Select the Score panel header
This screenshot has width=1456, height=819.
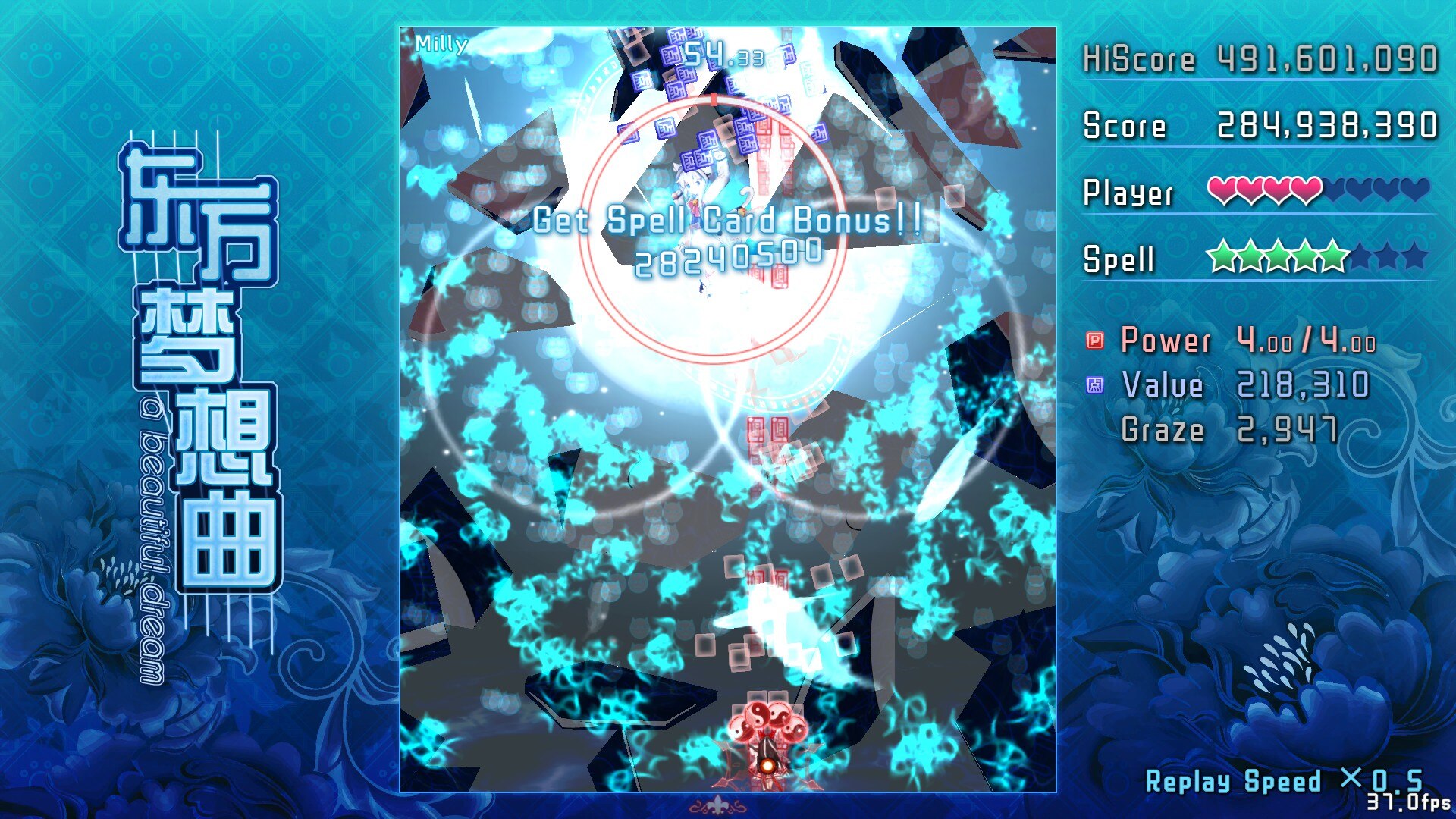tap(1122, 125)
